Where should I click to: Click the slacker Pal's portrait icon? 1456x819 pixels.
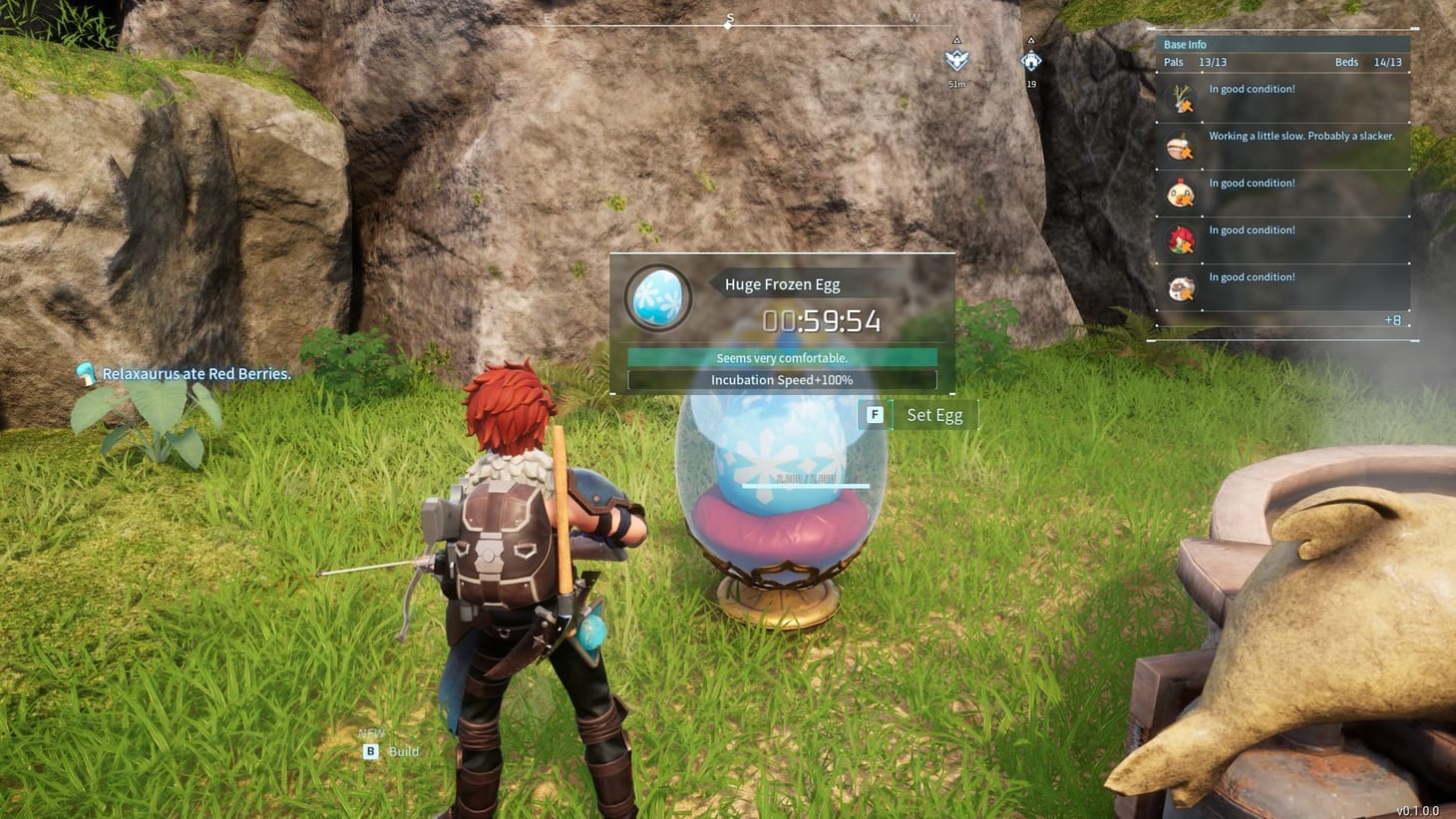pyautogui.click(x=1180, y=146)
